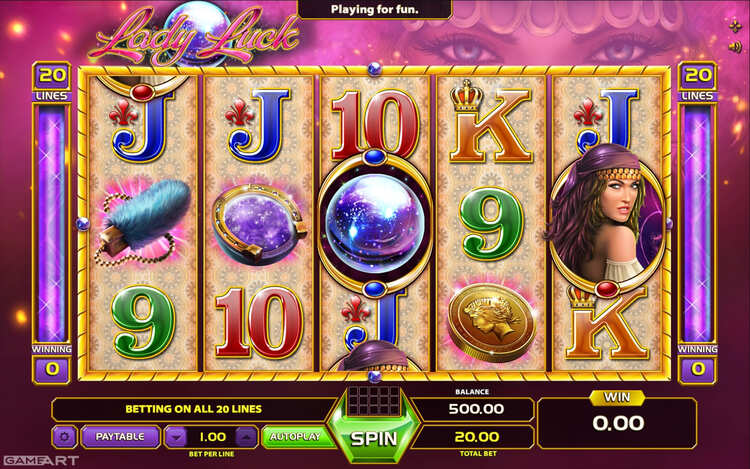Screen dimensions: 750x469
Task: Decrease the bet per line
Action: click(176, 437)
